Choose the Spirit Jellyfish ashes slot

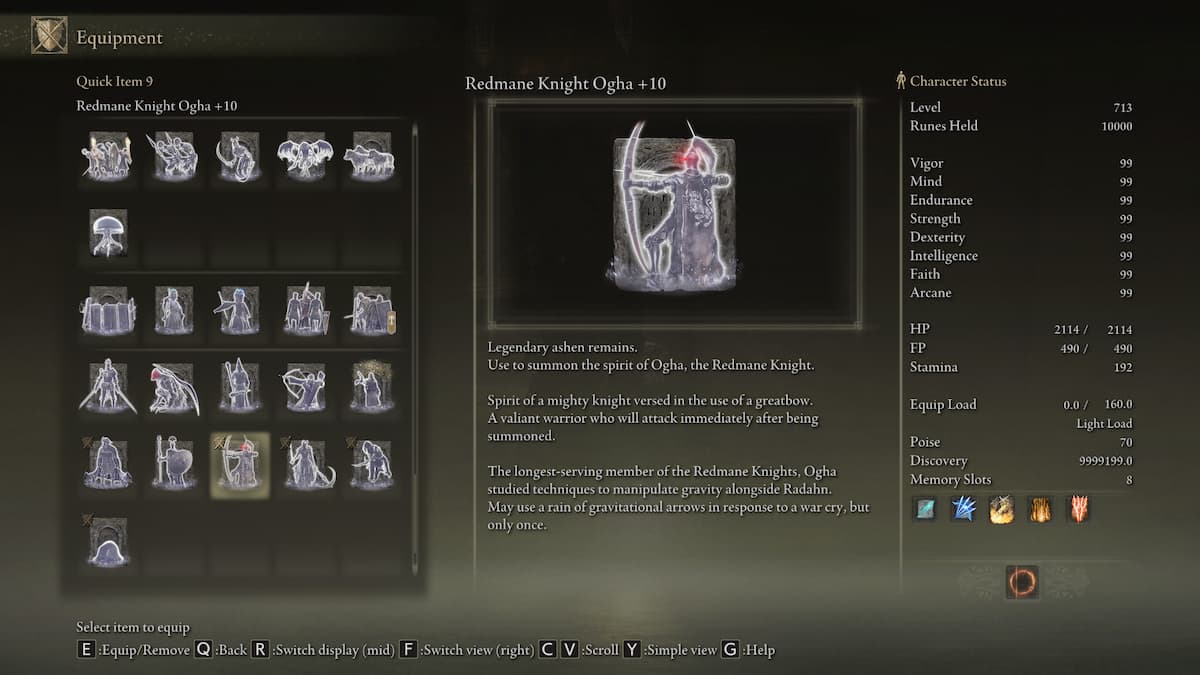107,233
